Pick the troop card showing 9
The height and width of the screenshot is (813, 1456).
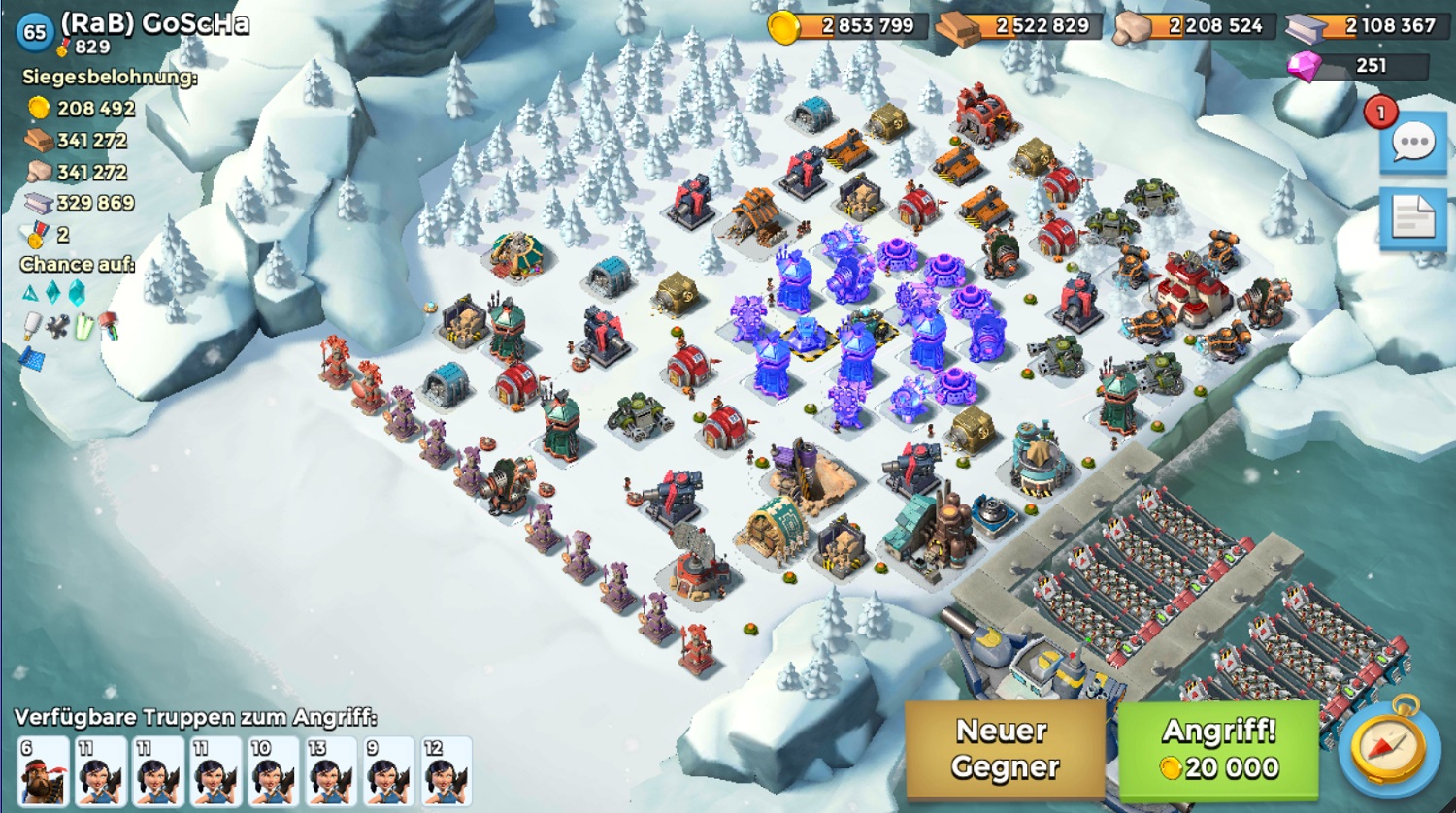(388, 771)
